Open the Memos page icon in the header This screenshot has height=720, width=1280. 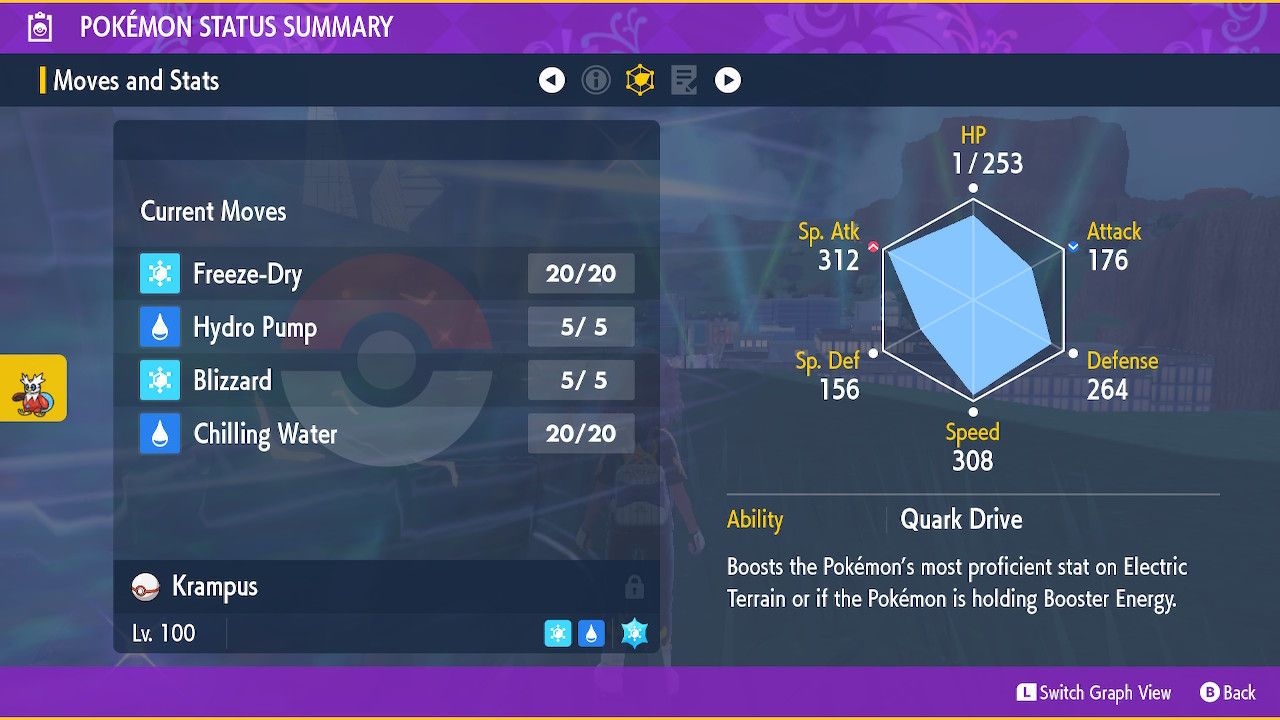pos(684,79)
